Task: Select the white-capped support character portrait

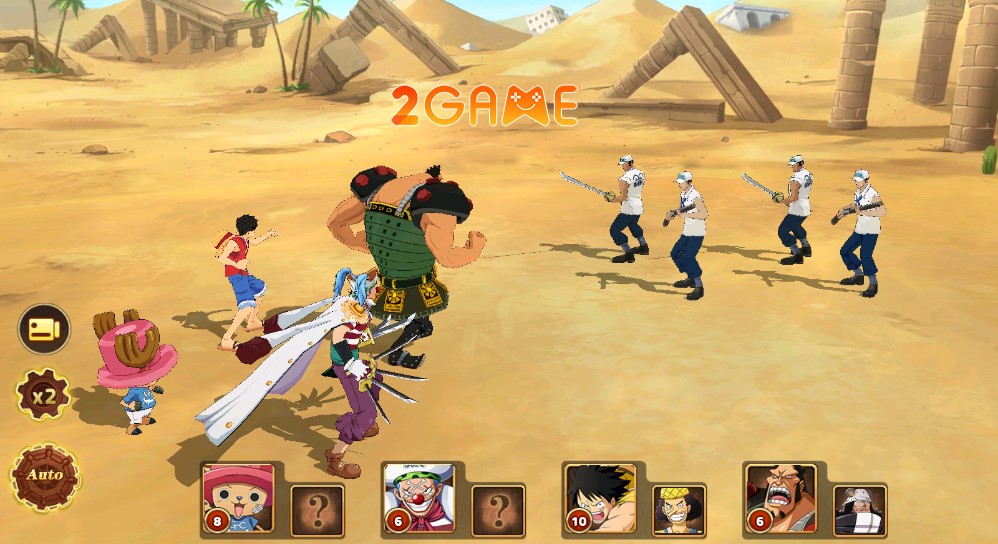Action: tap(860, 510)
